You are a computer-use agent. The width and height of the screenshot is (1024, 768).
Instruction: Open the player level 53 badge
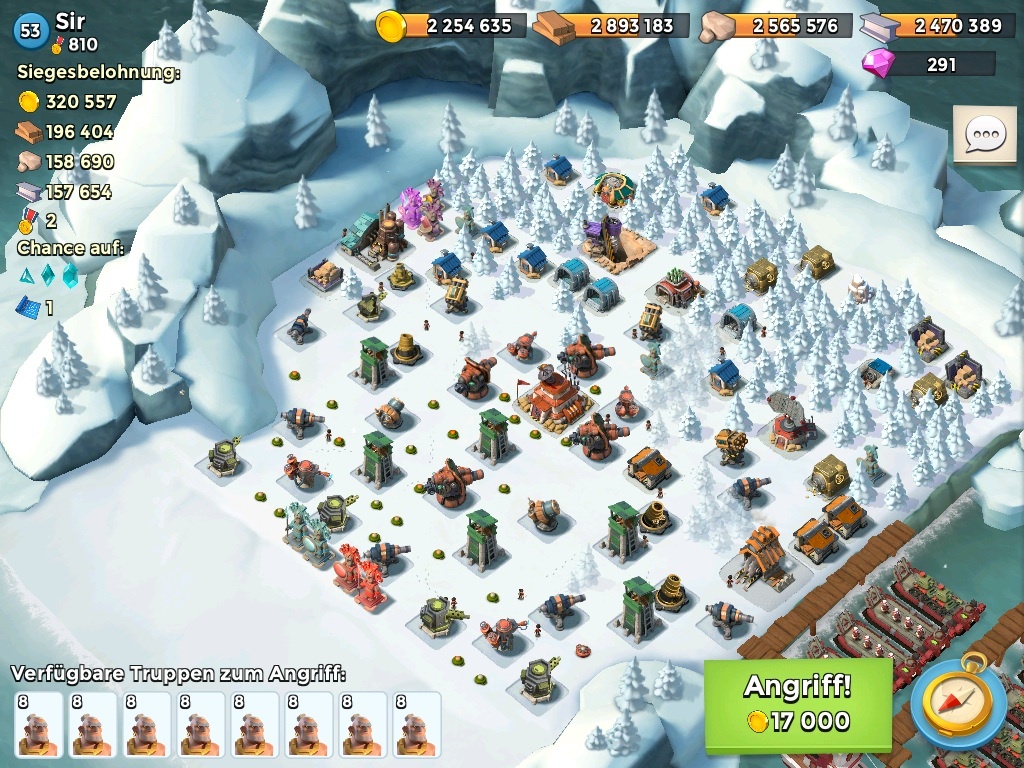30,31
